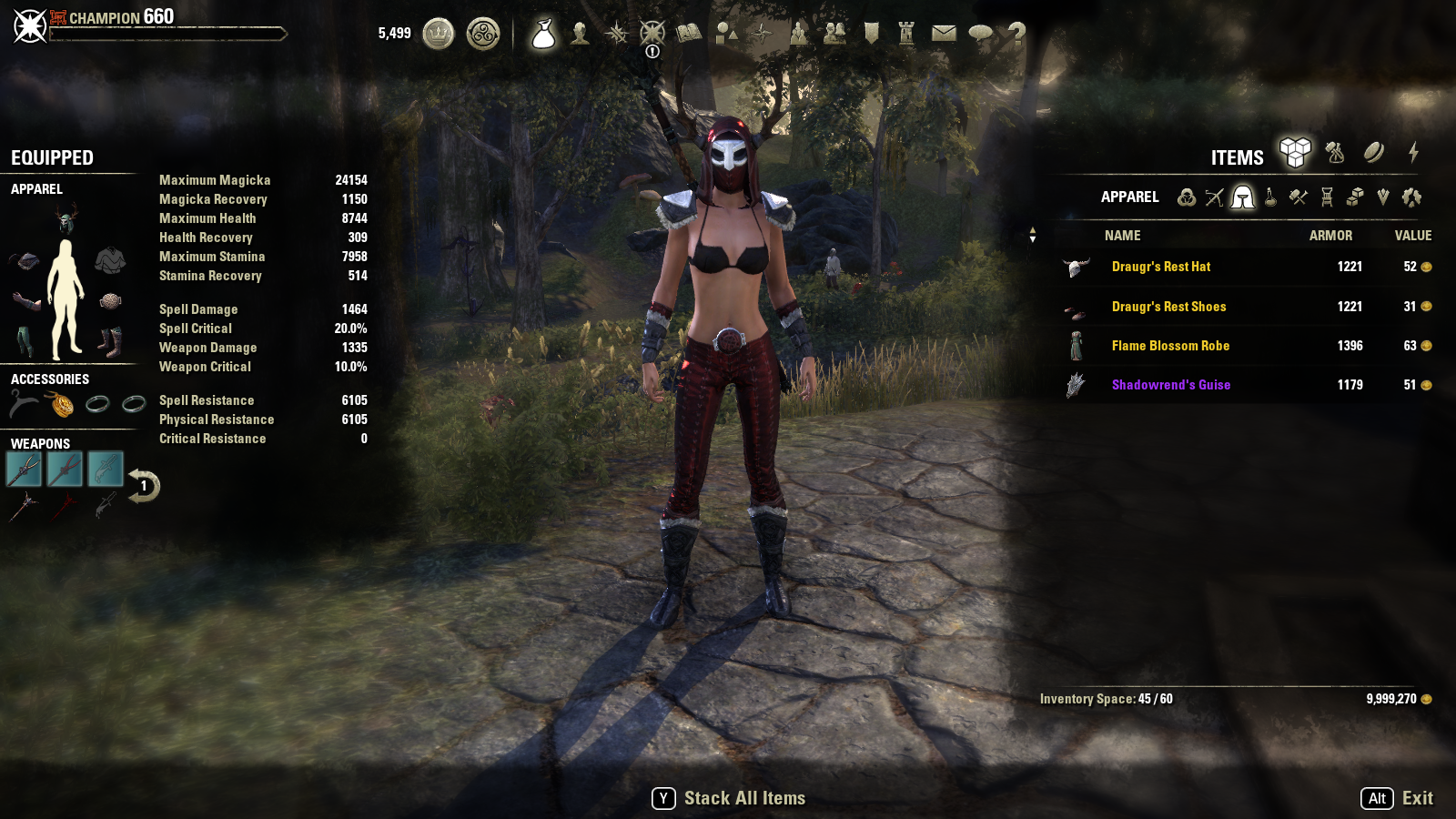Select Draugr's Rest Hat in the list
Viewport: 1456px width, 819px height.
coord(1161,267)
